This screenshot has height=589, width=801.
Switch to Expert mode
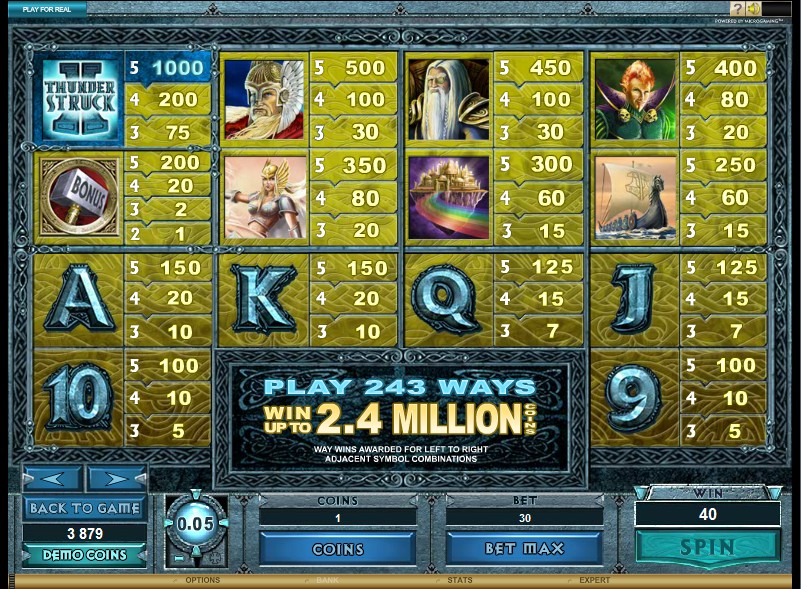point(593,580)
